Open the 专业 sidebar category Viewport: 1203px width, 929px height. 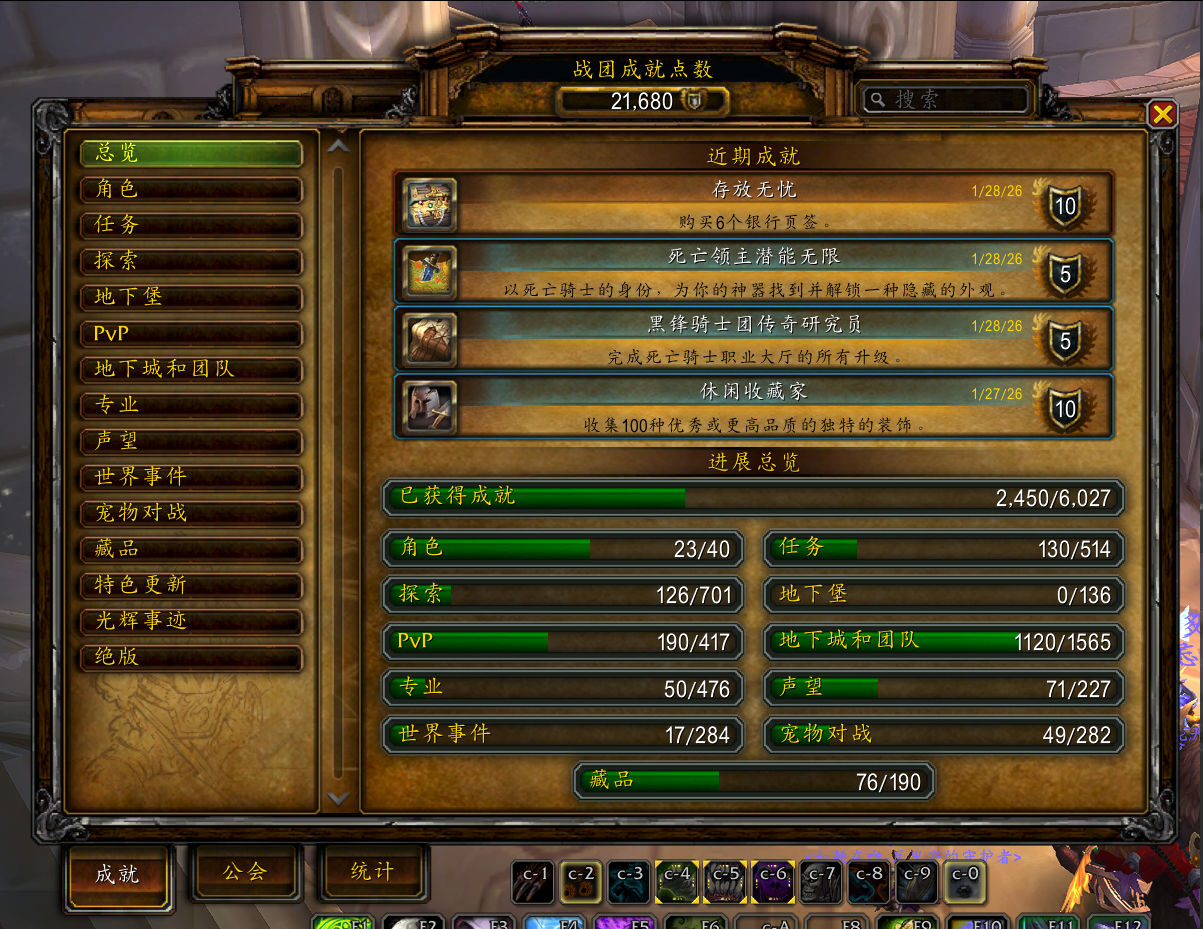(191, 405)
